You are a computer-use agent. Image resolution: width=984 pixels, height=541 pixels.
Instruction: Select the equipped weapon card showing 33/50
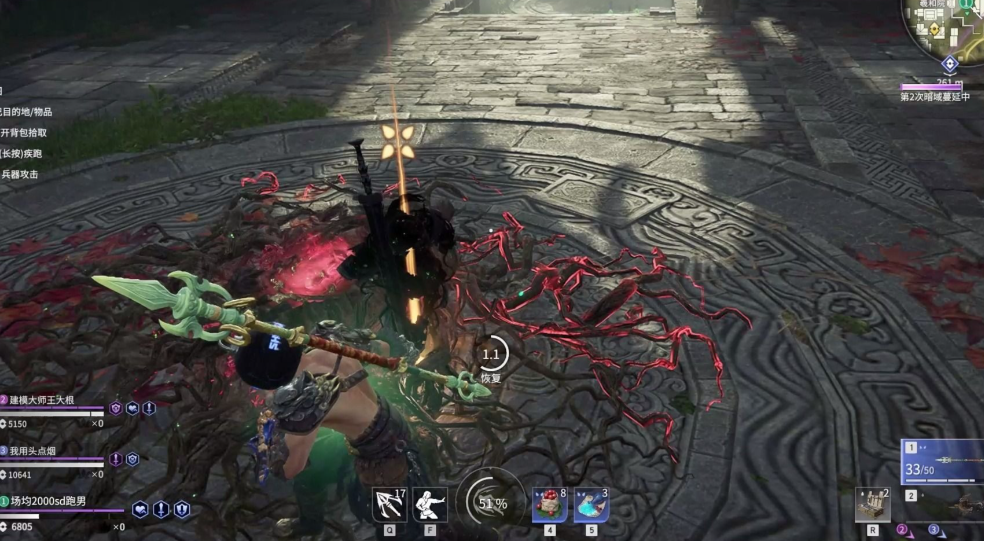(x=941, y=462)
